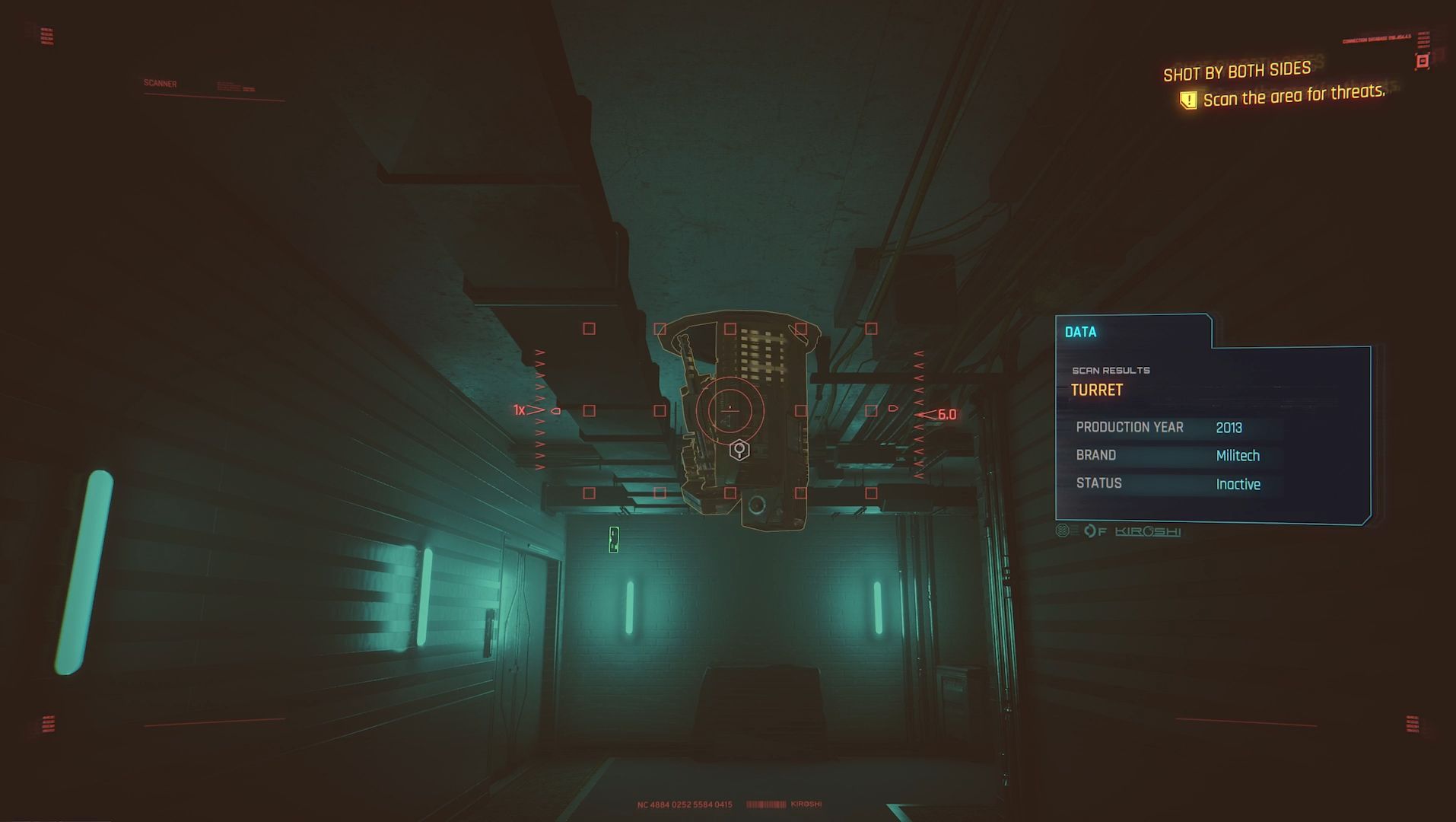Toggle the left red arrow chevron column

click(540, 411)
